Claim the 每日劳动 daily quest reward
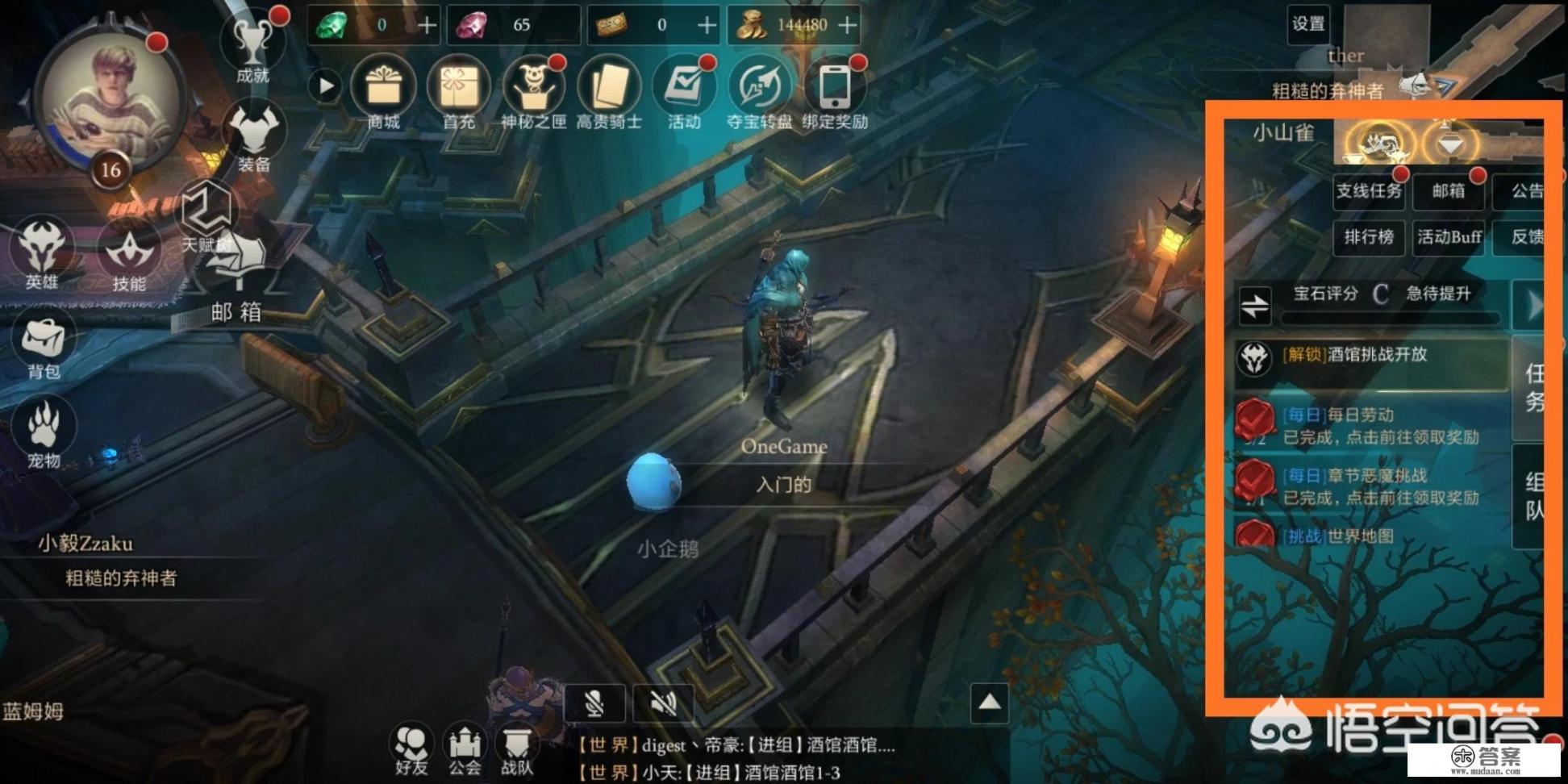Image resolution: width=1568 pixels, height=784 pixels. pyautogui.click(x=1371, y=426)
